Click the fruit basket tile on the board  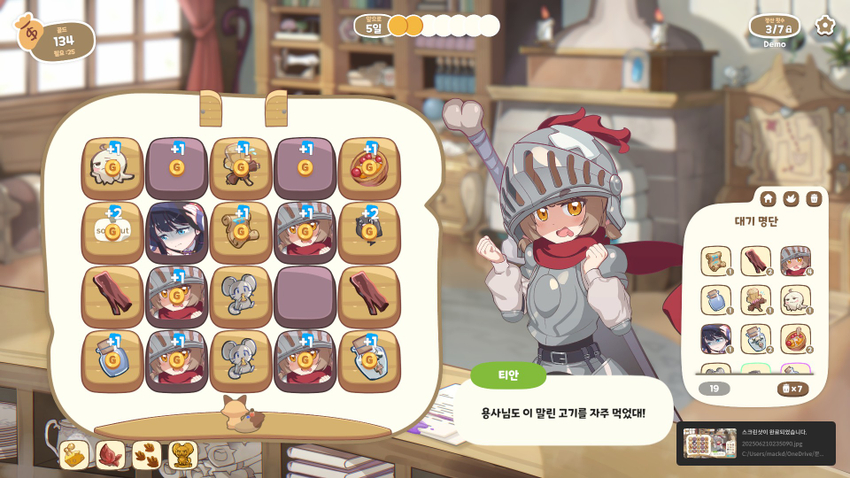369,168
